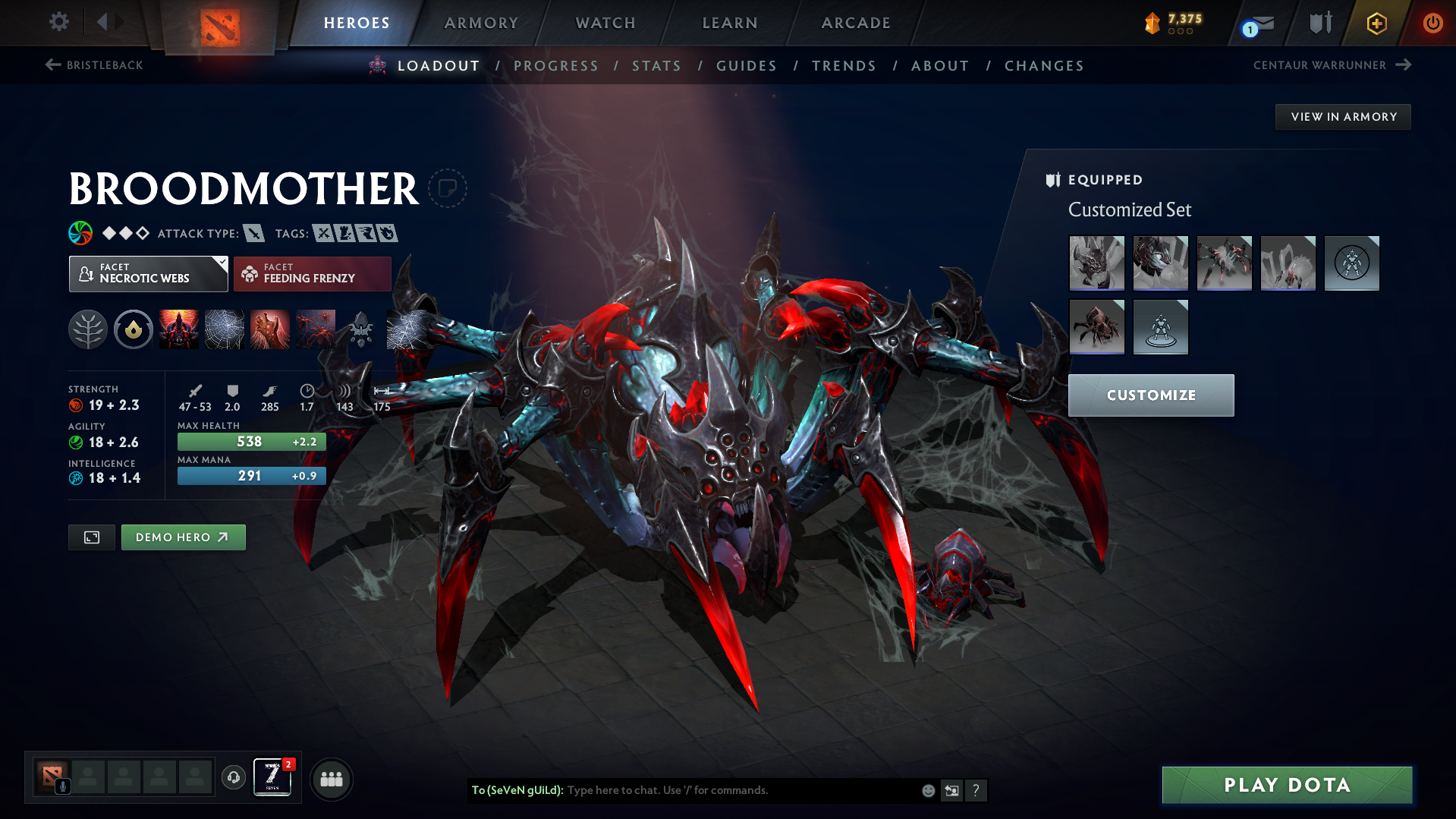Click the Insatiable Hunger ability icon
The width and height of the screenshot is (1456, 819).
(269, 329)
